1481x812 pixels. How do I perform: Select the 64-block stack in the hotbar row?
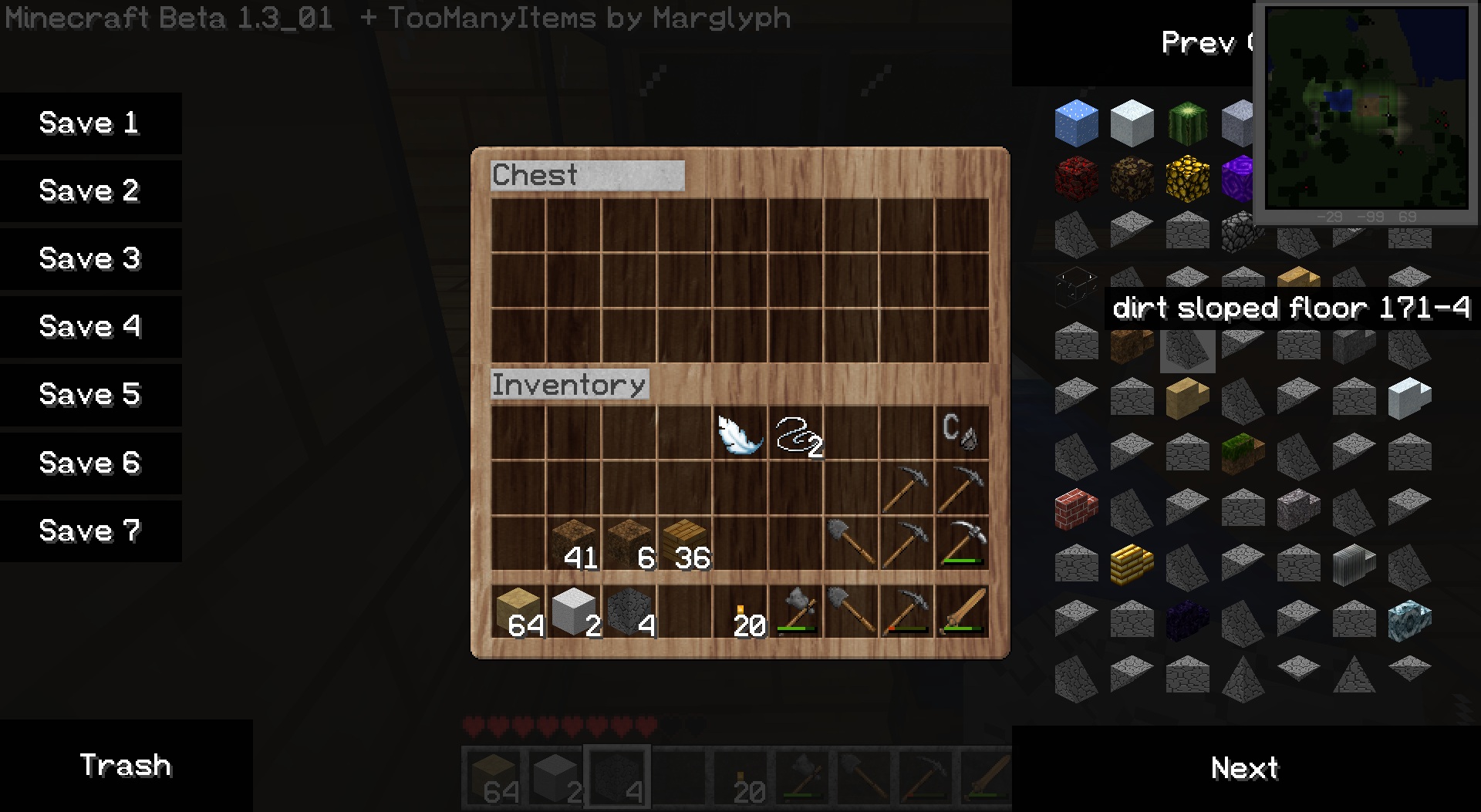coord(518,612)
